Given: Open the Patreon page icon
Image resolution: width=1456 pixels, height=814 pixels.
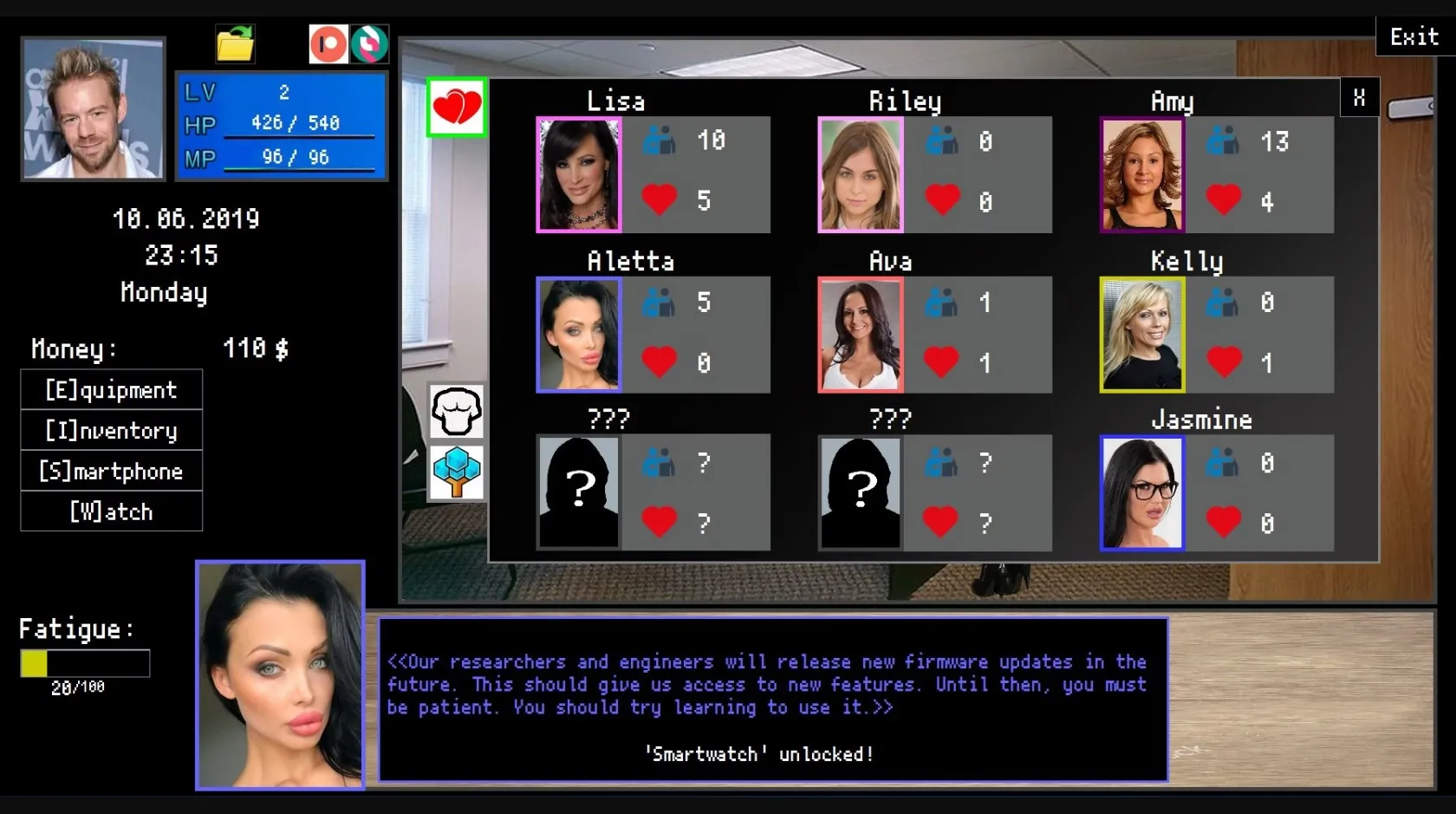Looking at the screenshot, I should 328,43.
